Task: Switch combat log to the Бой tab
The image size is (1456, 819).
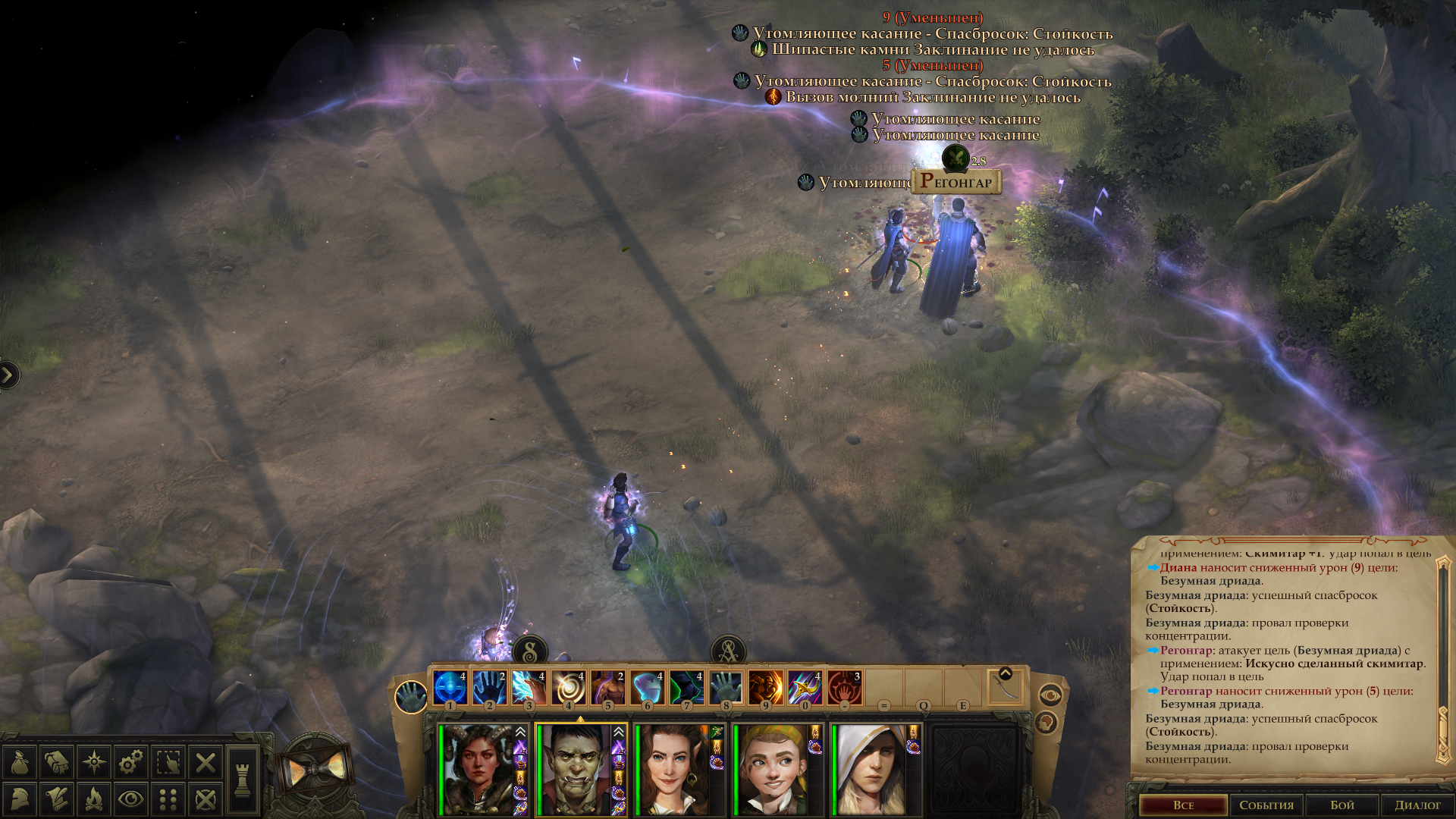Action: click(1342, 805)
